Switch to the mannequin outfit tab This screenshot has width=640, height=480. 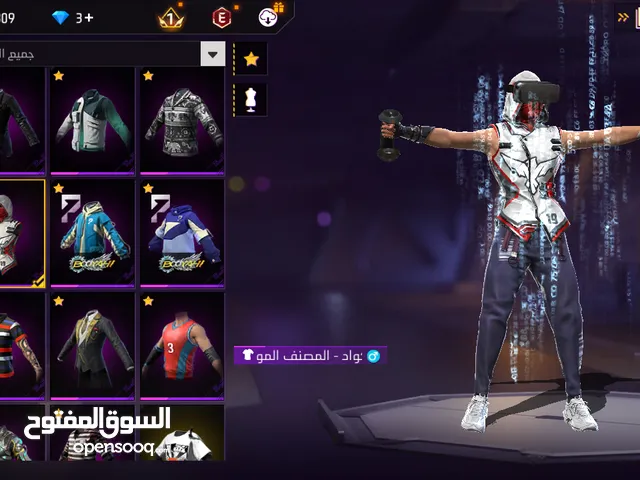(251, 99)
